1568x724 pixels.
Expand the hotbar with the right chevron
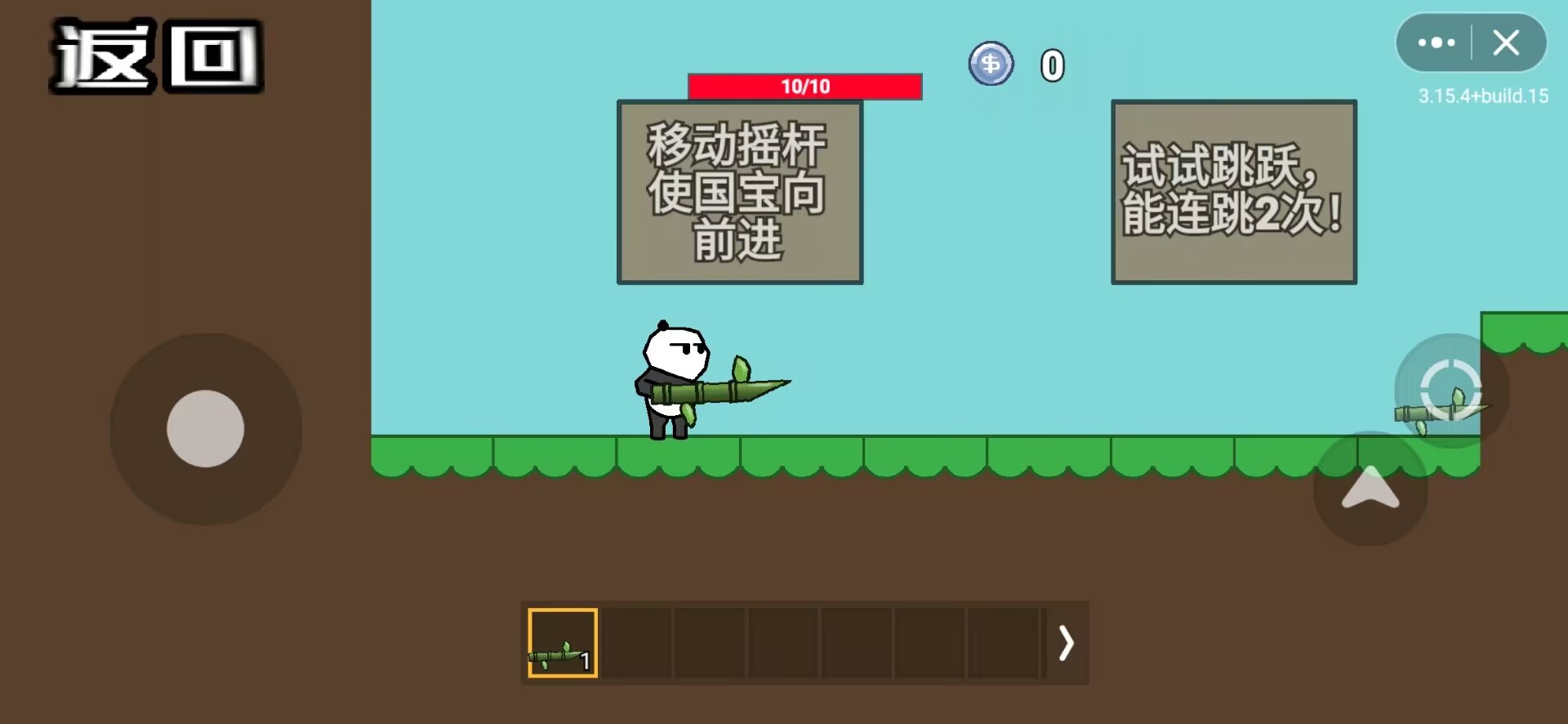(x=1066, y=643)
